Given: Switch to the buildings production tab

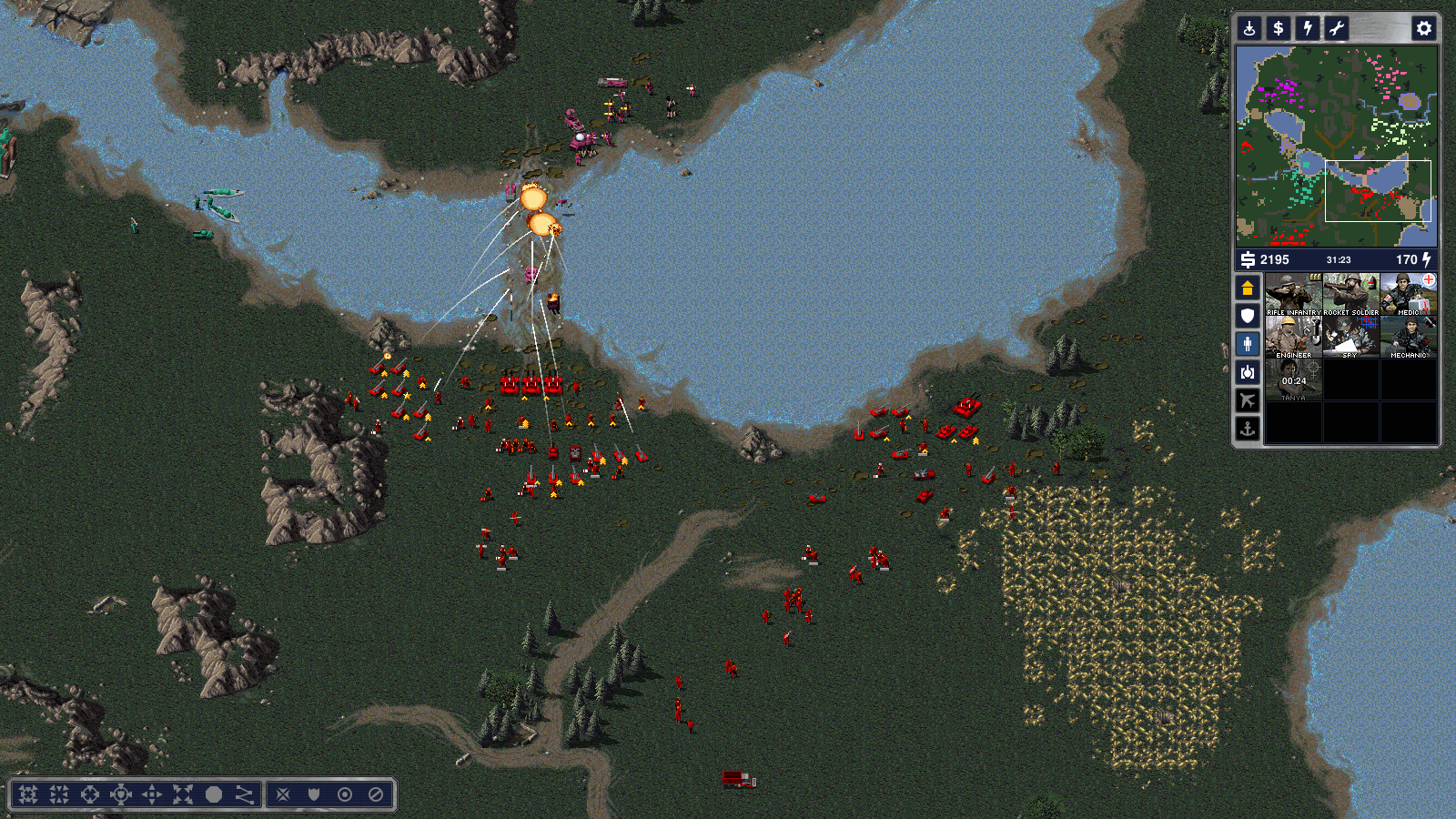Looking at the screenshot, I should coord(1248,288).
